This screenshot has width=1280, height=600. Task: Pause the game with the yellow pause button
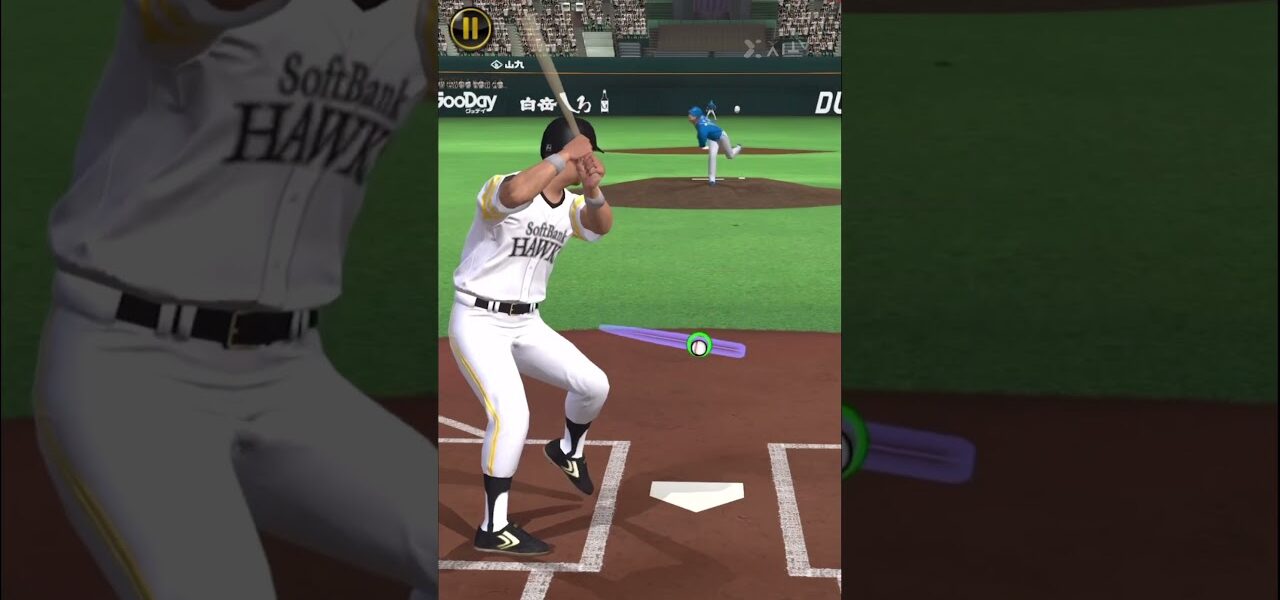[470, 28]
